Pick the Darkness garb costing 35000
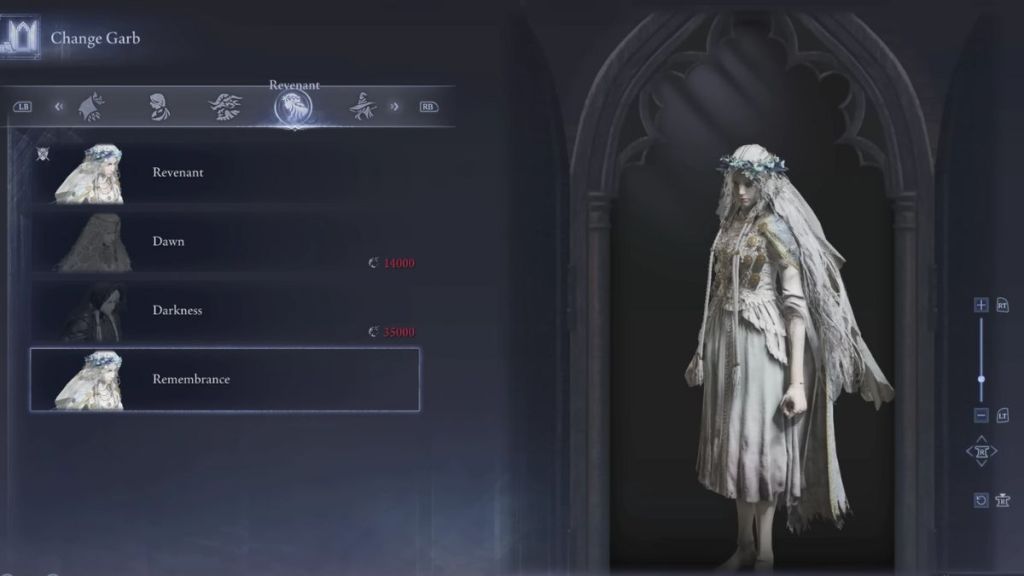1024x576 pixels. pos(225,311)
